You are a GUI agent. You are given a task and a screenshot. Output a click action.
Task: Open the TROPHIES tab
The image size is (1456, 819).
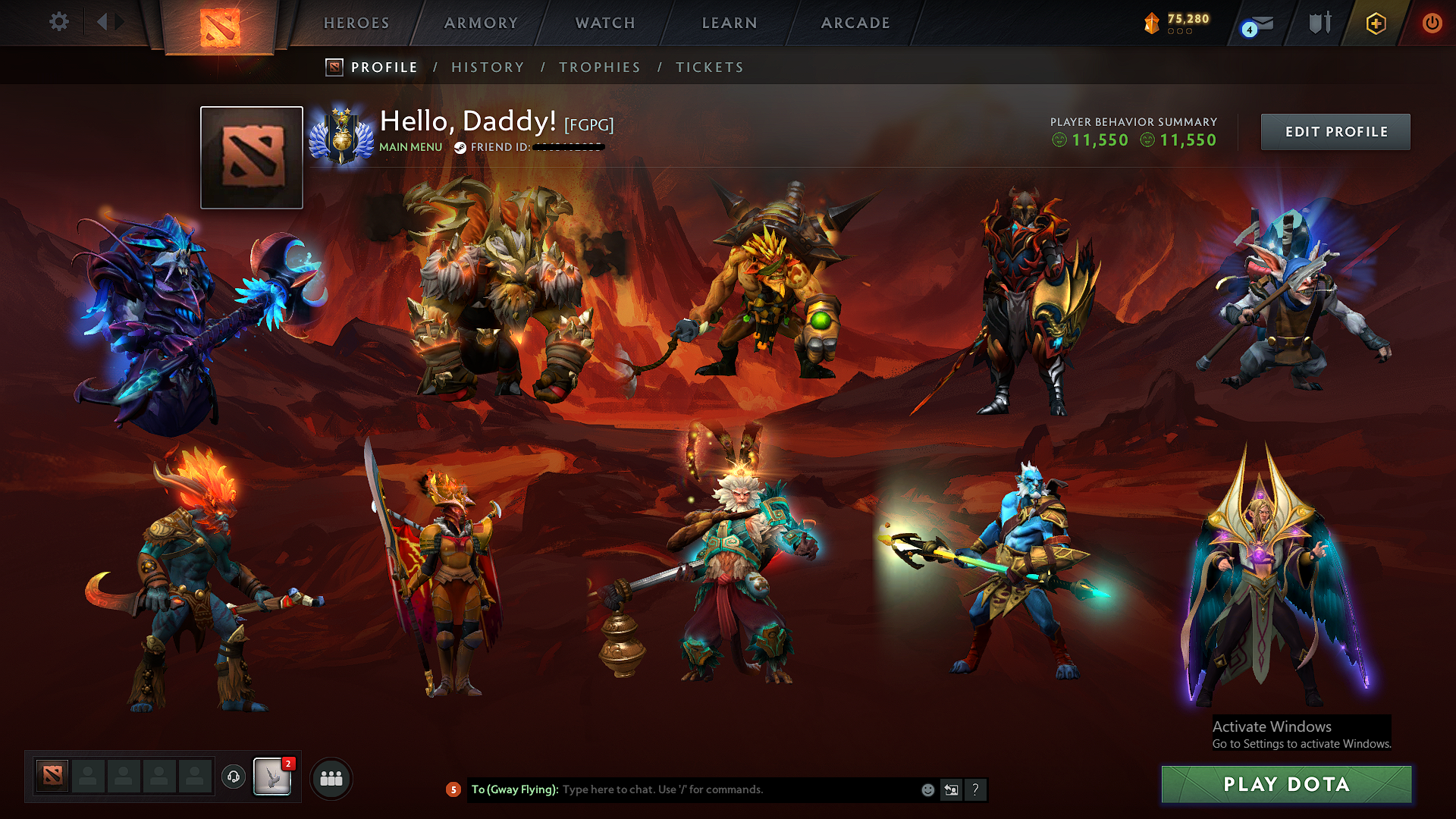coord(599,67)
